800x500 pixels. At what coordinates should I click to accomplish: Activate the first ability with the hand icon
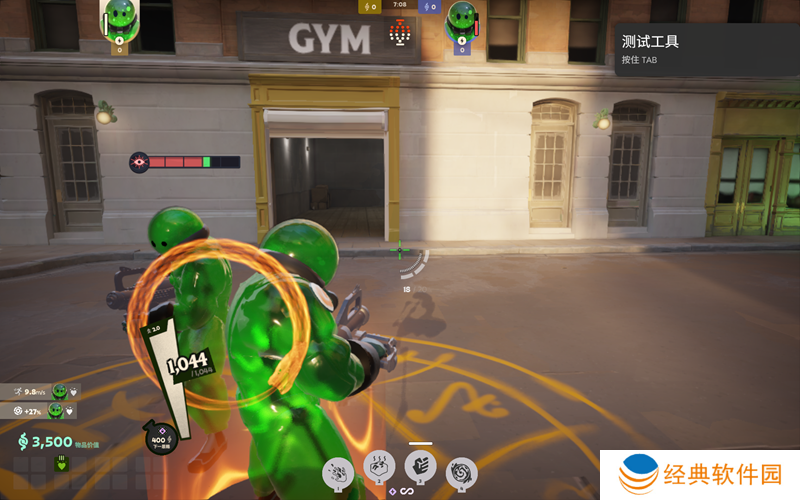coord(338,471)
